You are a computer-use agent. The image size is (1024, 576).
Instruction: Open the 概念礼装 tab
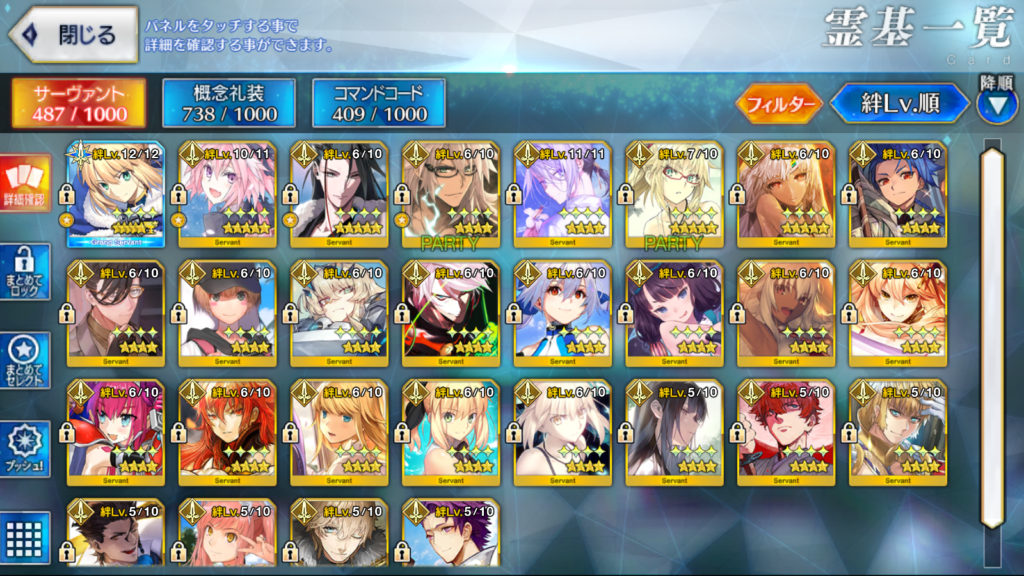click(x=229, y=103)
